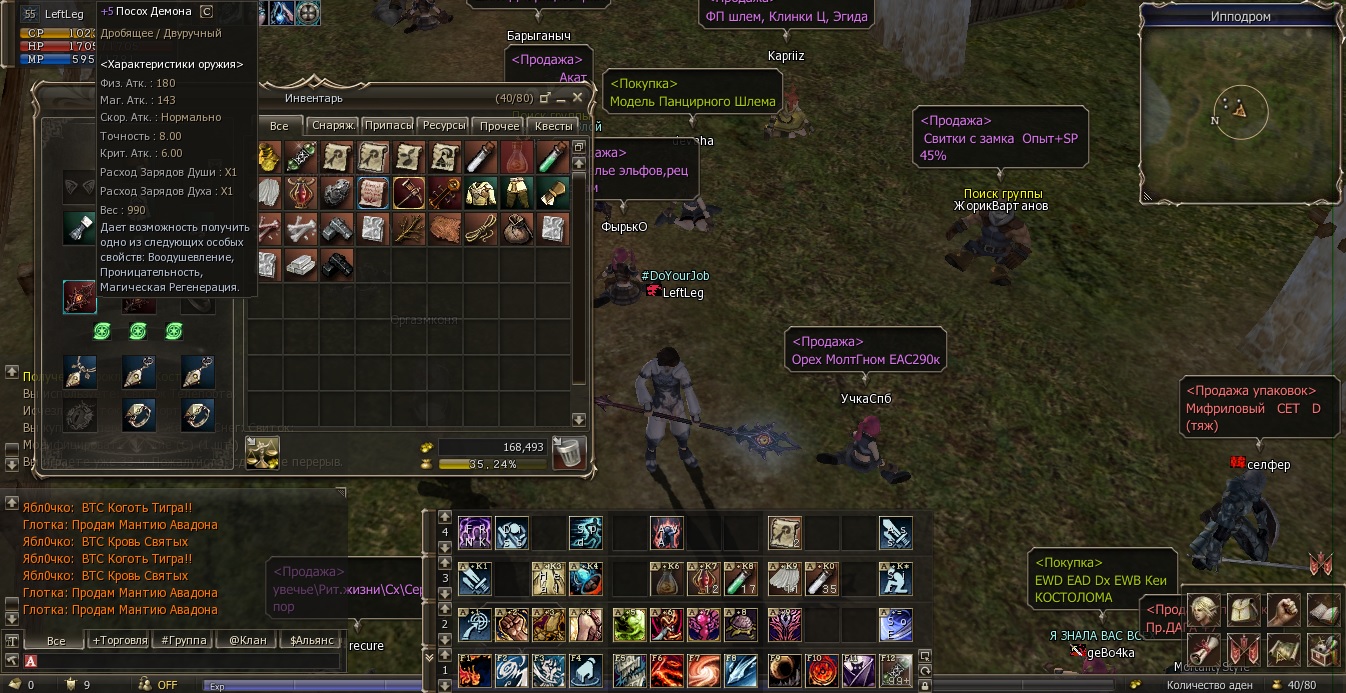1346x693 pixels.
Task: Show the #Группа chat tab
Action: (184, 640)
